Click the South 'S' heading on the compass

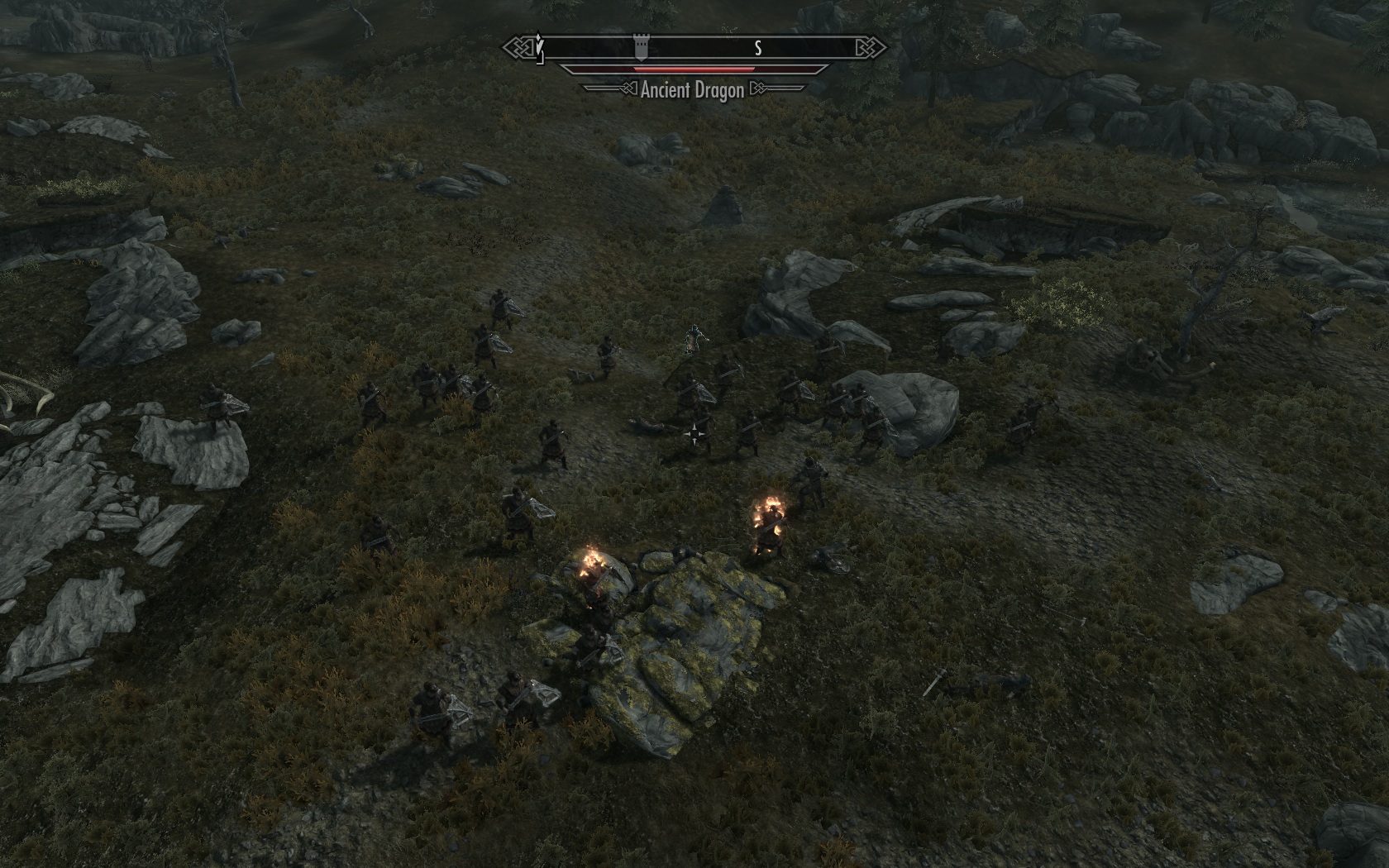757,49
